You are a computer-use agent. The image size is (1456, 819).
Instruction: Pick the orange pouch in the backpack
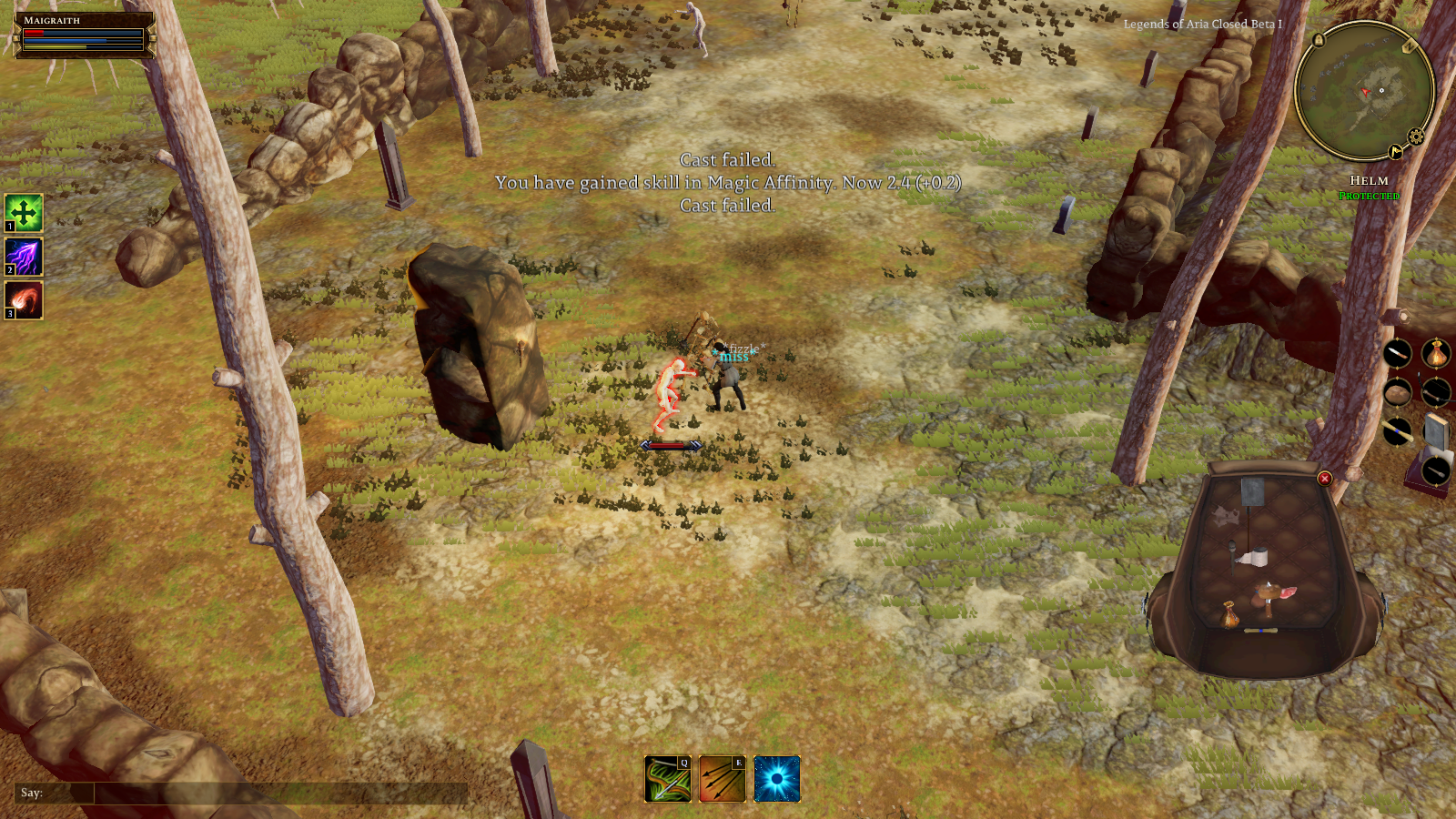[1230, 615]
